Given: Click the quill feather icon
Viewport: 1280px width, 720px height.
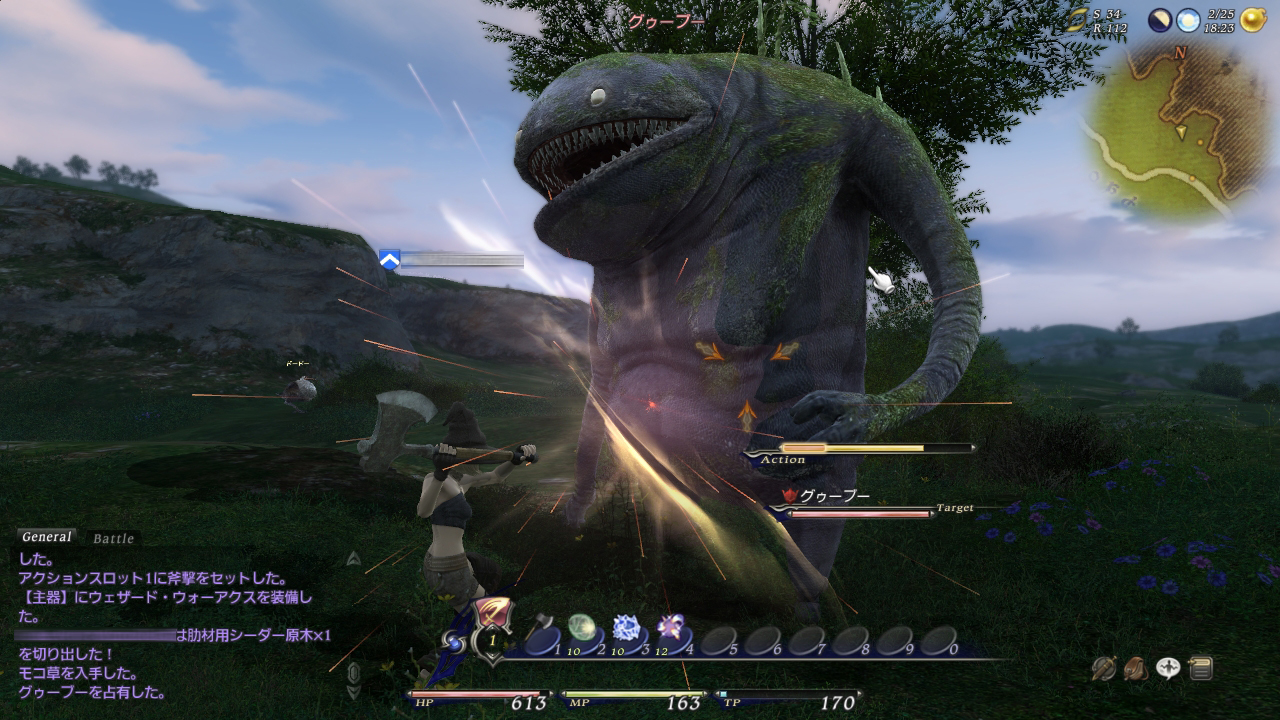Looking at the screenshot, I should 1103,668.
